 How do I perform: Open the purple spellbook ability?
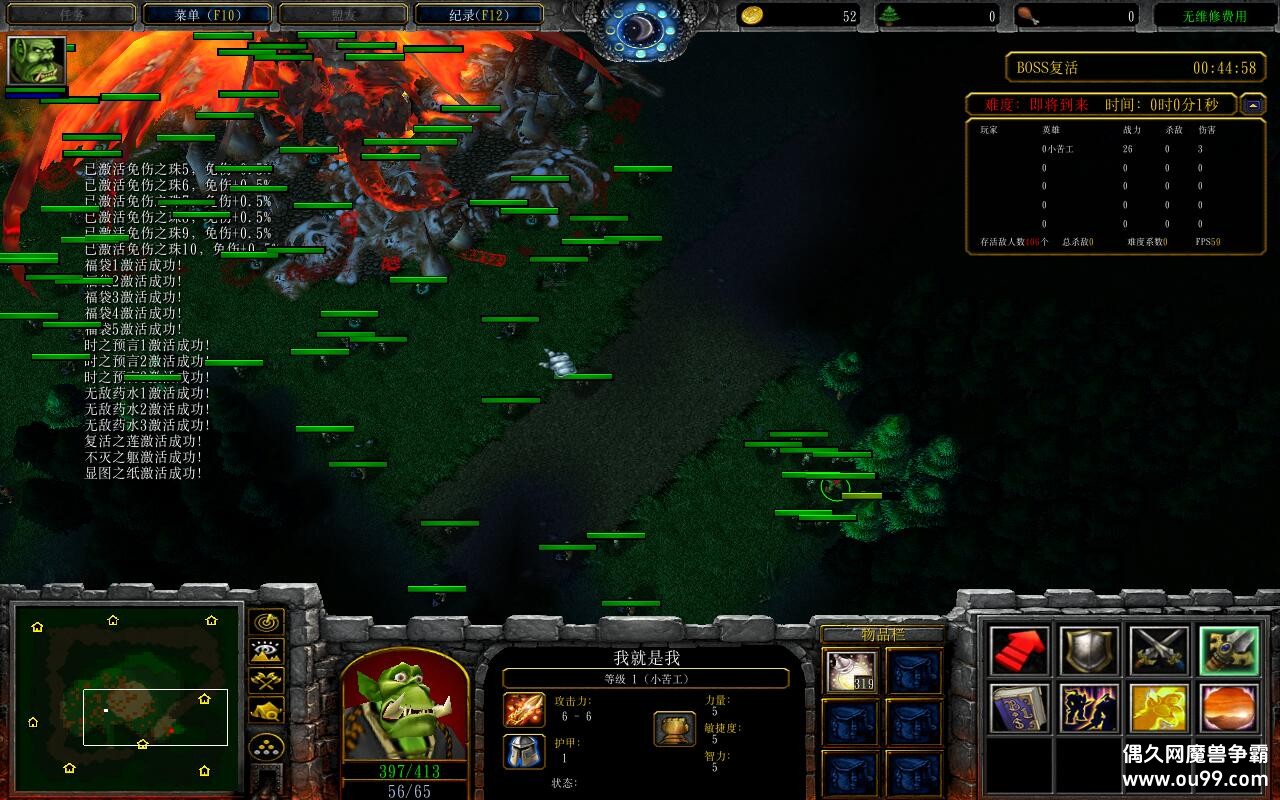click(x=1019, y=708)
